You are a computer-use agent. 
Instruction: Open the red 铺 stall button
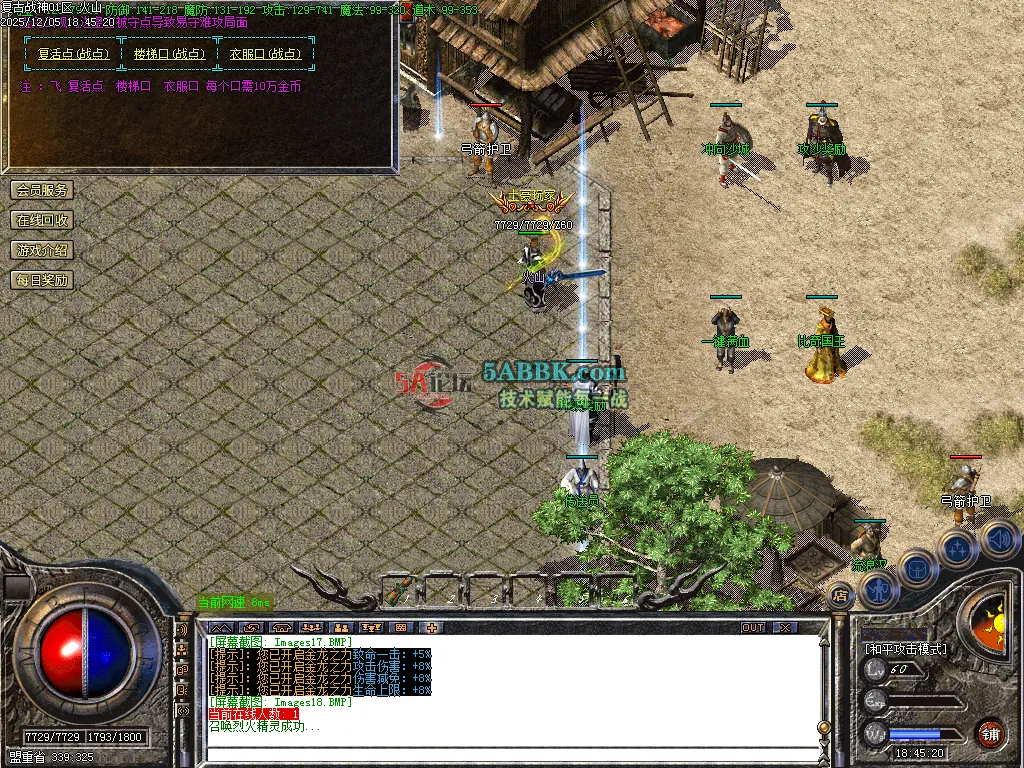(x=990, y=731)
